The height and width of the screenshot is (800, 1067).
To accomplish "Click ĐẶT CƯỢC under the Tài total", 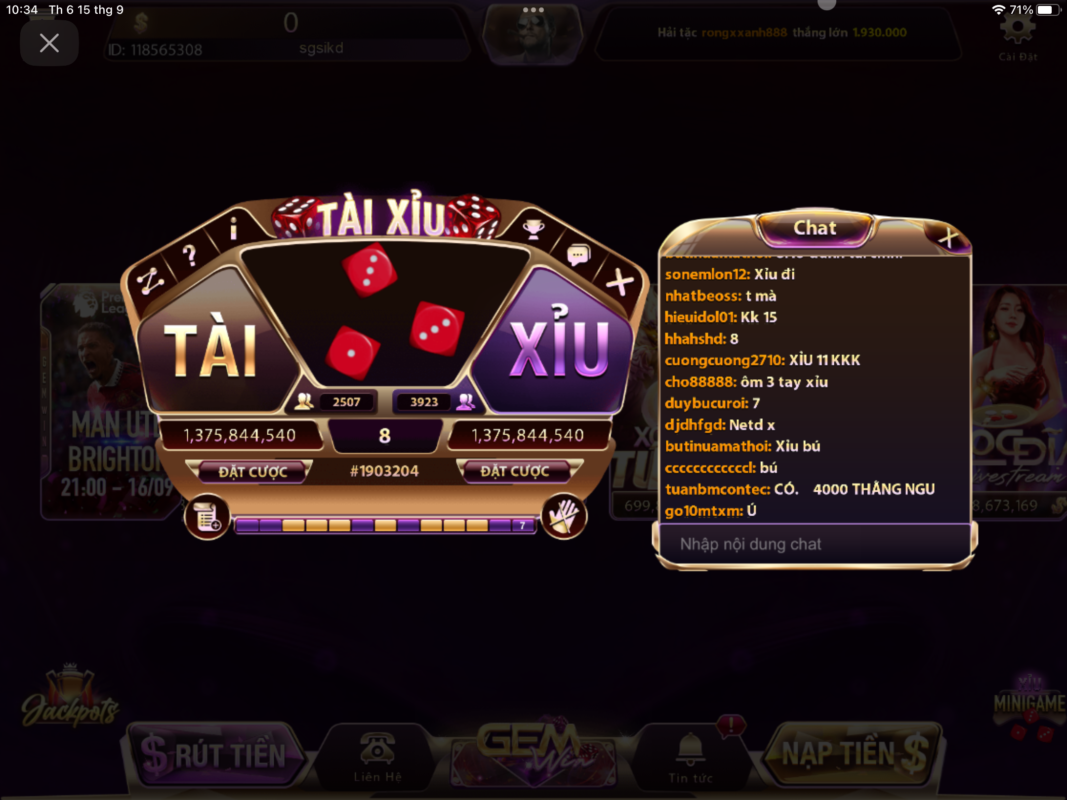I will [x=253, y=471].
